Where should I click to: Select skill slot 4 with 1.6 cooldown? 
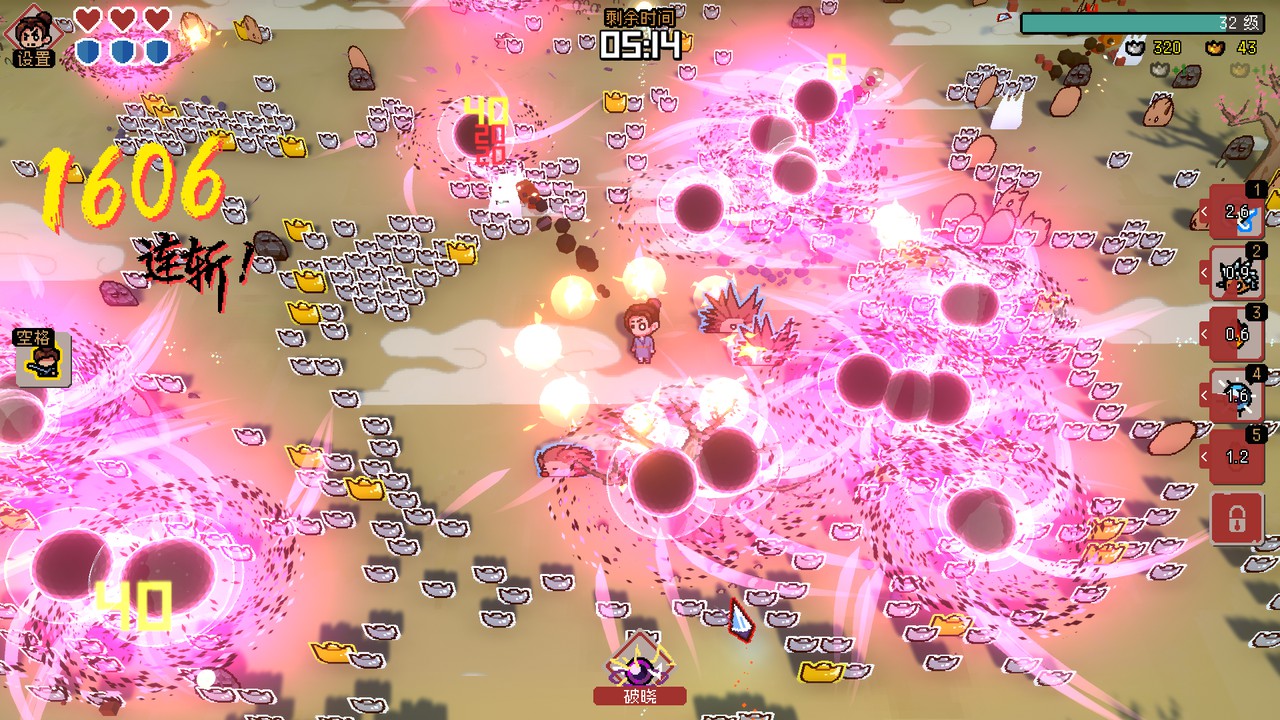coord(1237,396)
